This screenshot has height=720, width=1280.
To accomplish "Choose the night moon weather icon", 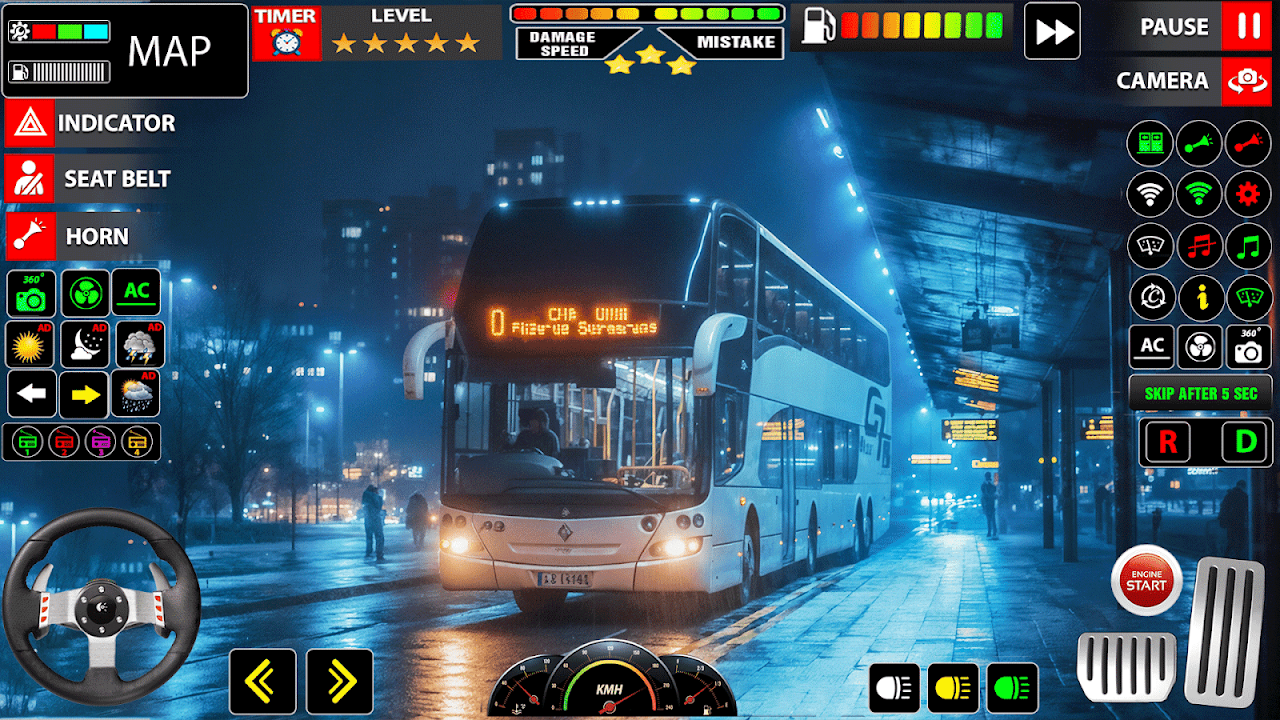I will coord(85,345).
